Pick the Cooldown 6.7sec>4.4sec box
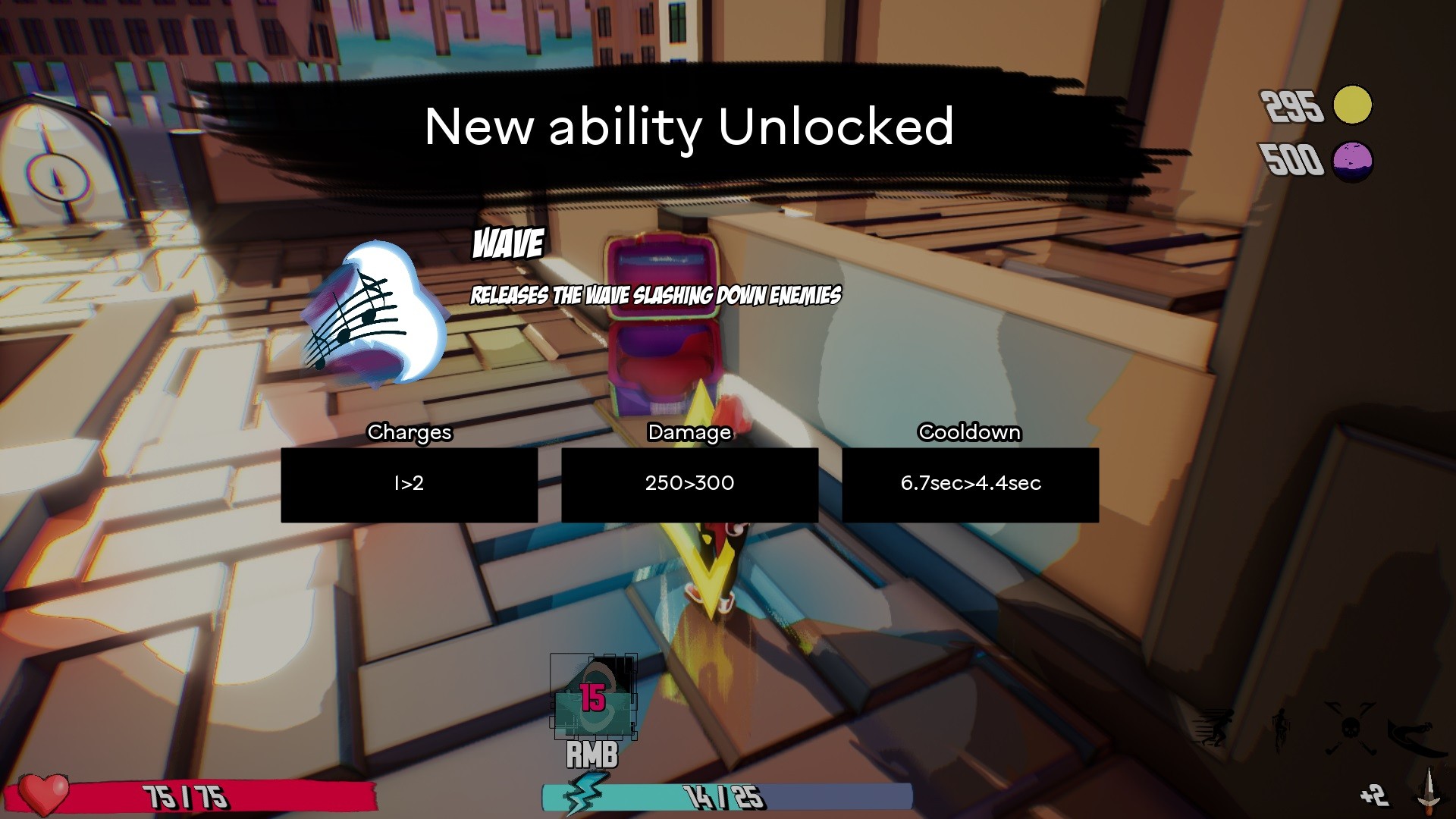 [x=970, y=485]
